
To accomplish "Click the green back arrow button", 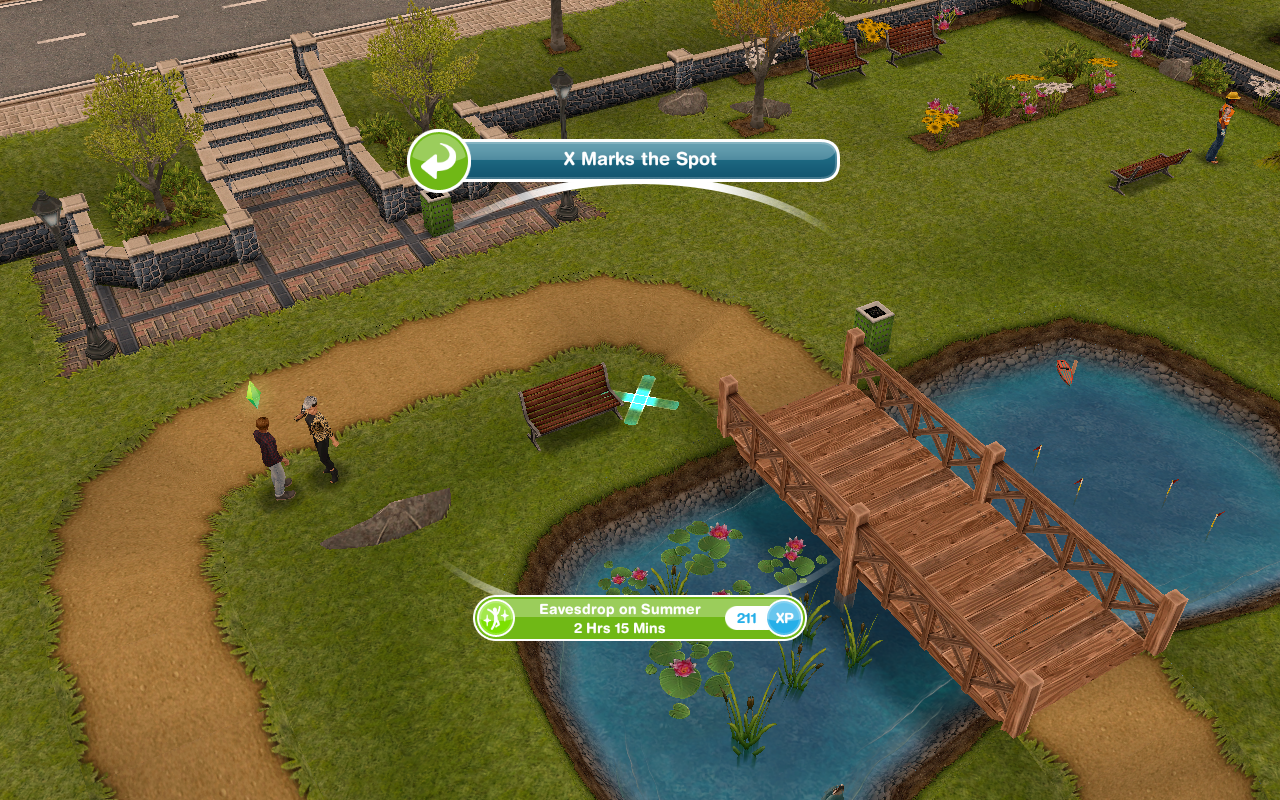I will [x=439, y=161].
